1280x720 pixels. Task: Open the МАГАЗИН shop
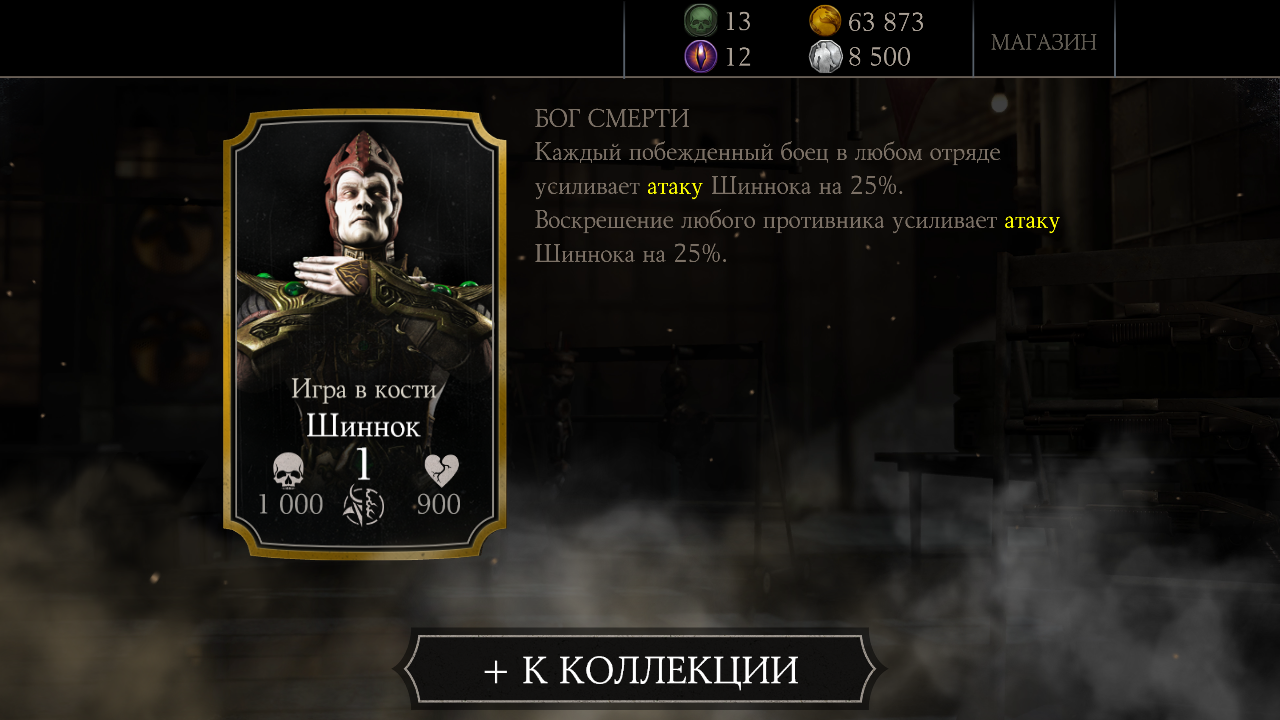tap(1043, 42)
